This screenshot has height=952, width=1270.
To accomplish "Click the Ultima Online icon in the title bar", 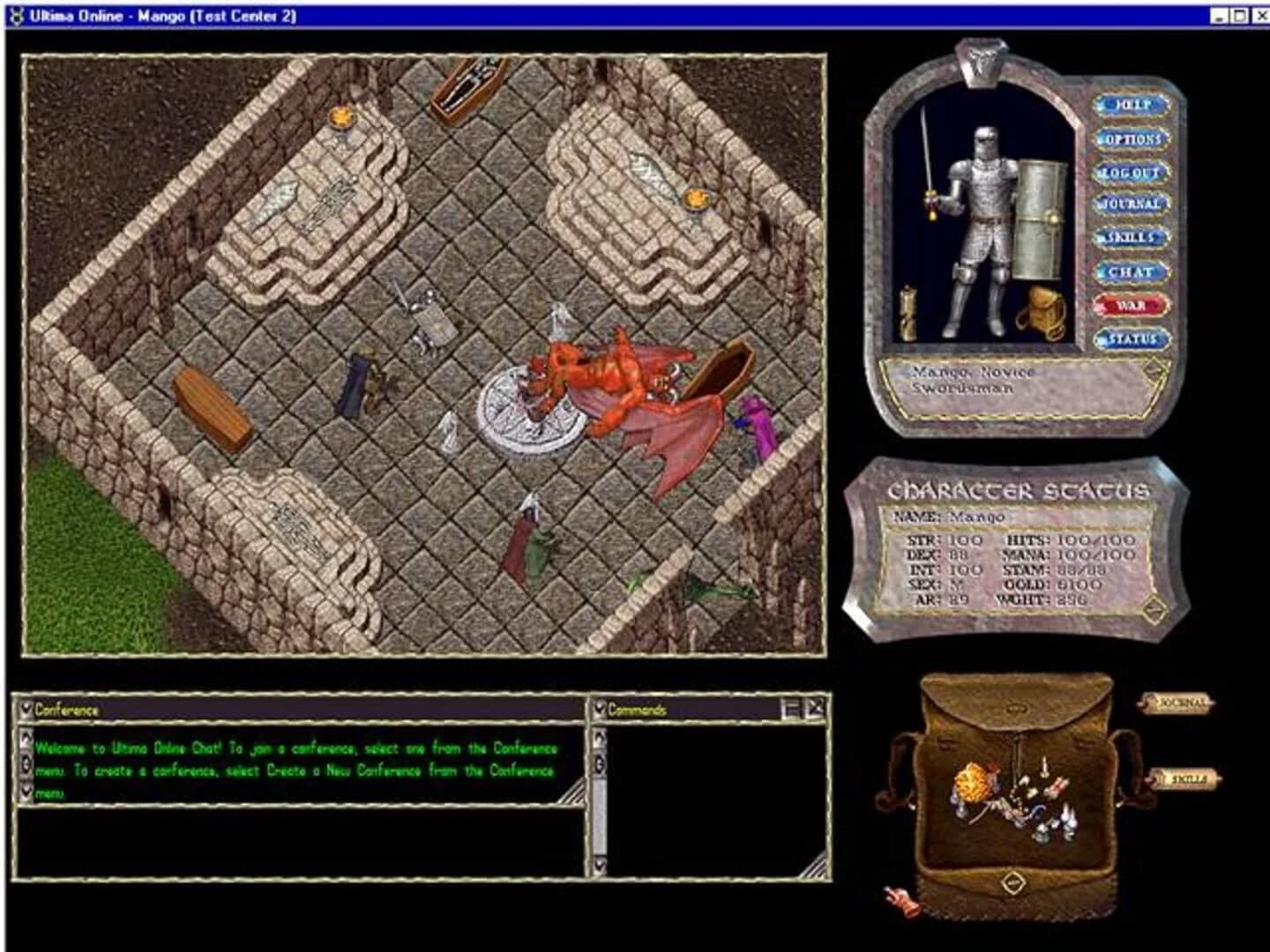I will pos(16,14).
